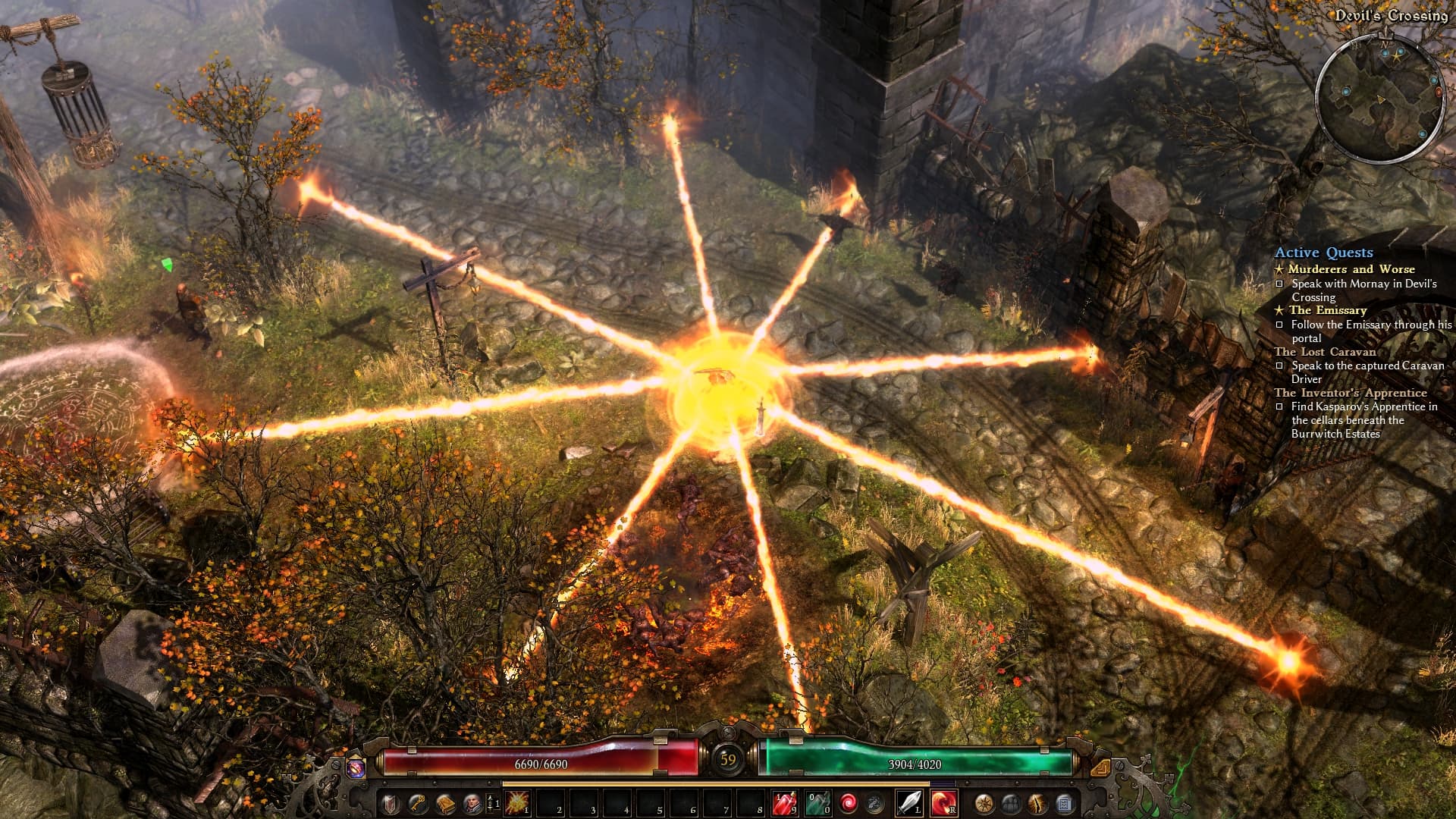The width and height of the screenshot is (1456, 819).
Task: Activate the red spiral rift icon
Action: click(849, 802)
